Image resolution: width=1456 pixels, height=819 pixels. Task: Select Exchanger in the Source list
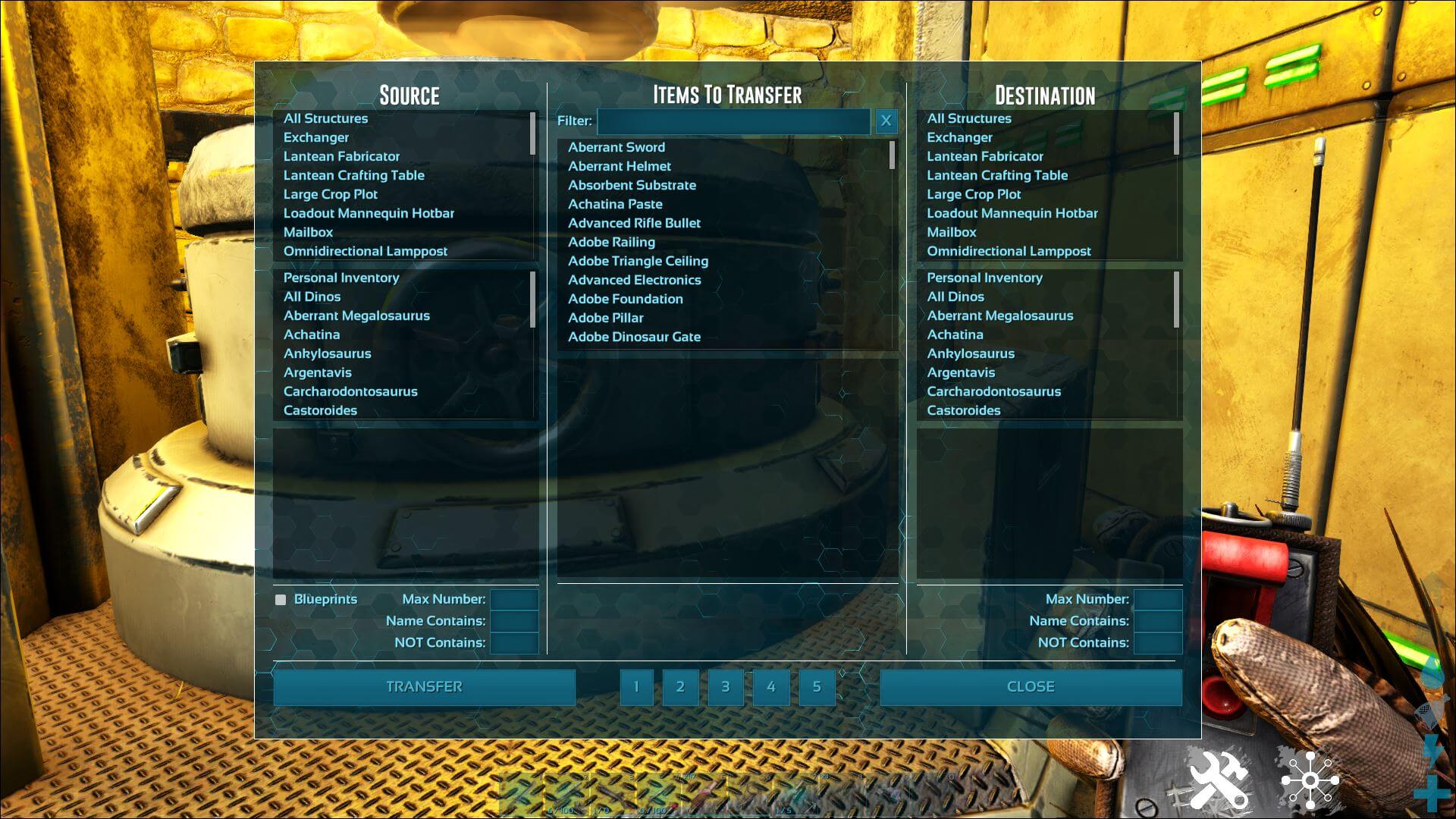click(x=316, y=137)
